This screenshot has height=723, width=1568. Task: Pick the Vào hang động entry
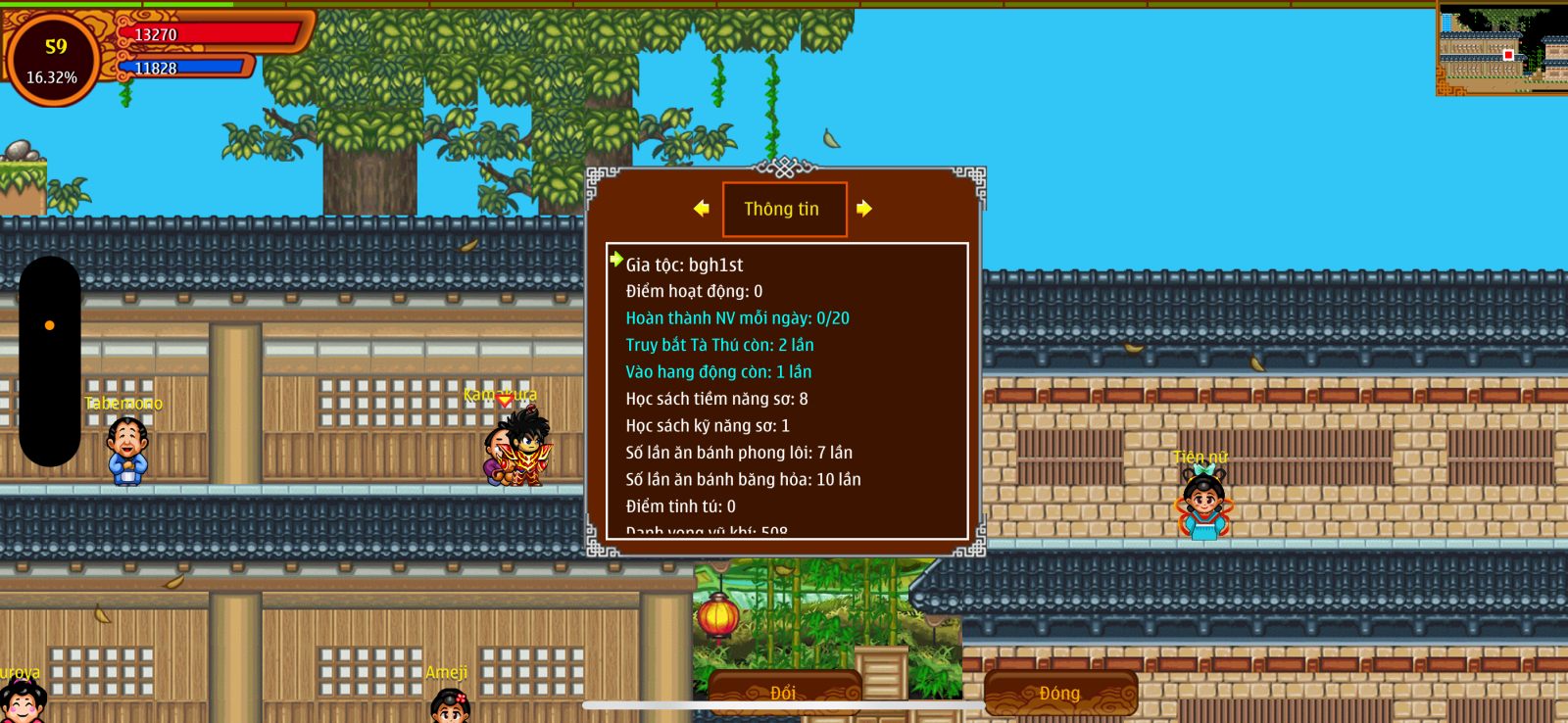(x=718, y=372)
